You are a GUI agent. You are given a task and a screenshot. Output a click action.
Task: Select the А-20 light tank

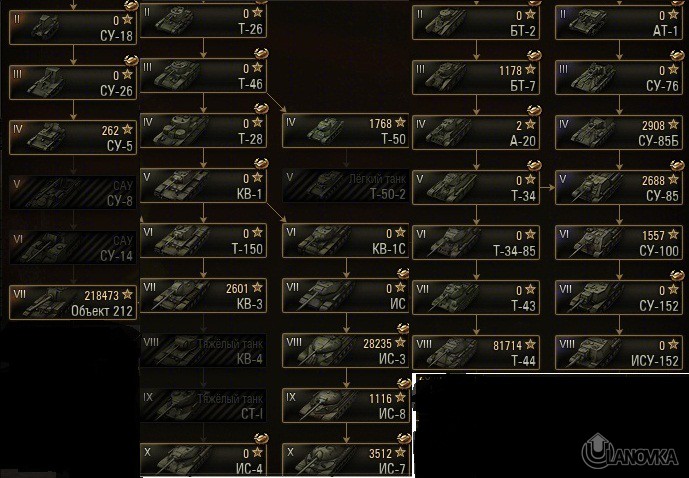coord(477,131)
